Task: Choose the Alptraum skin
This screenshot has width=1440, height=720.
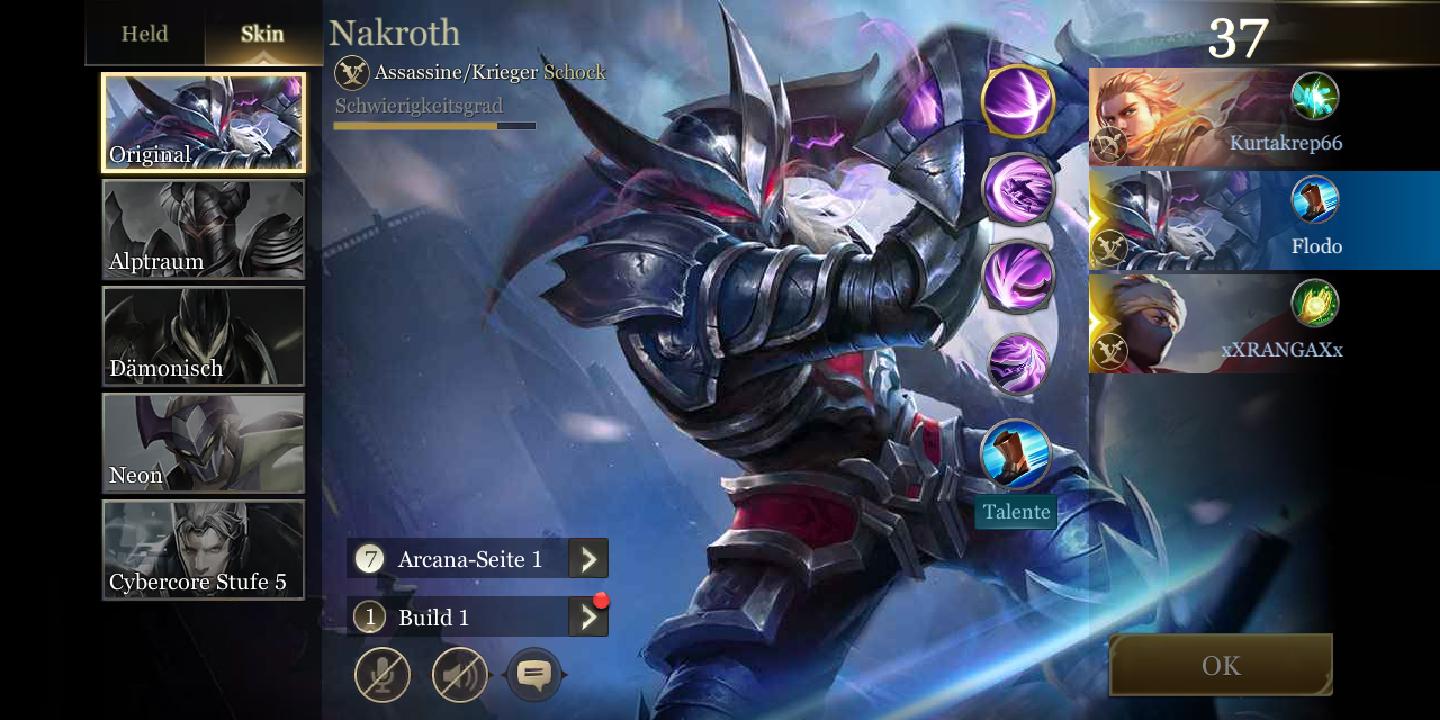Action: 204,229
